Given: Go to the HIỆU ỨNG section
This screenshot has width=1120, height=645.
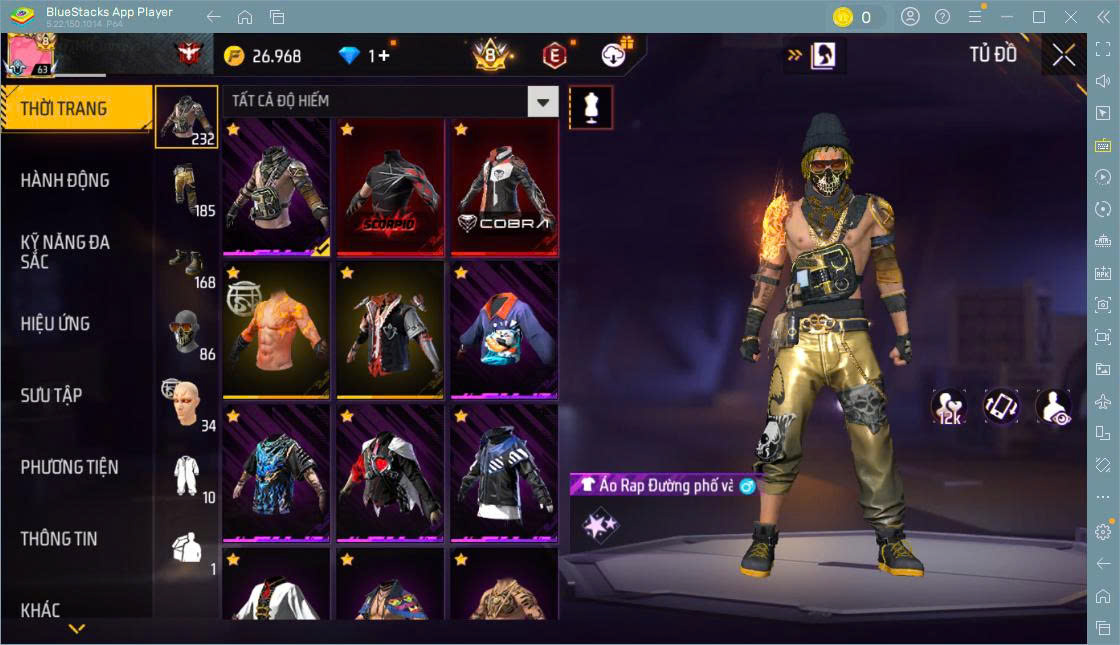Looking at the screenshot, I should tap(55, 323).
